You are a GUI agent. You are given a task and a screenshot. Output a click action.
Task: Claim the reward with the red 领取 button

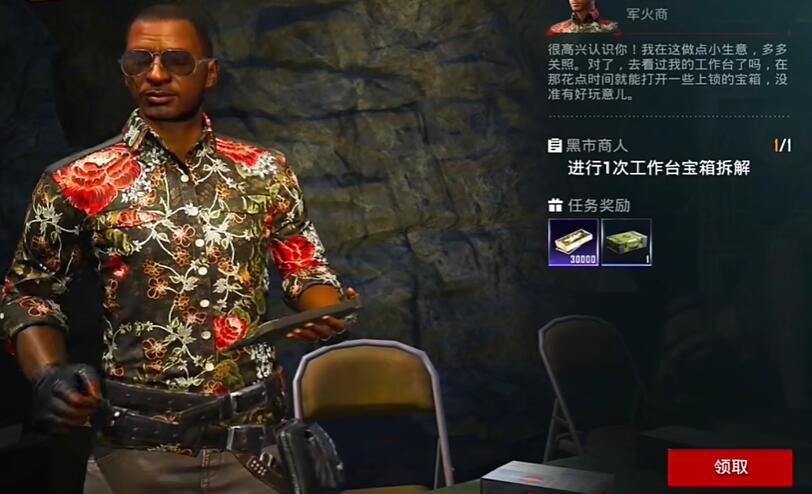coord(730,467)
